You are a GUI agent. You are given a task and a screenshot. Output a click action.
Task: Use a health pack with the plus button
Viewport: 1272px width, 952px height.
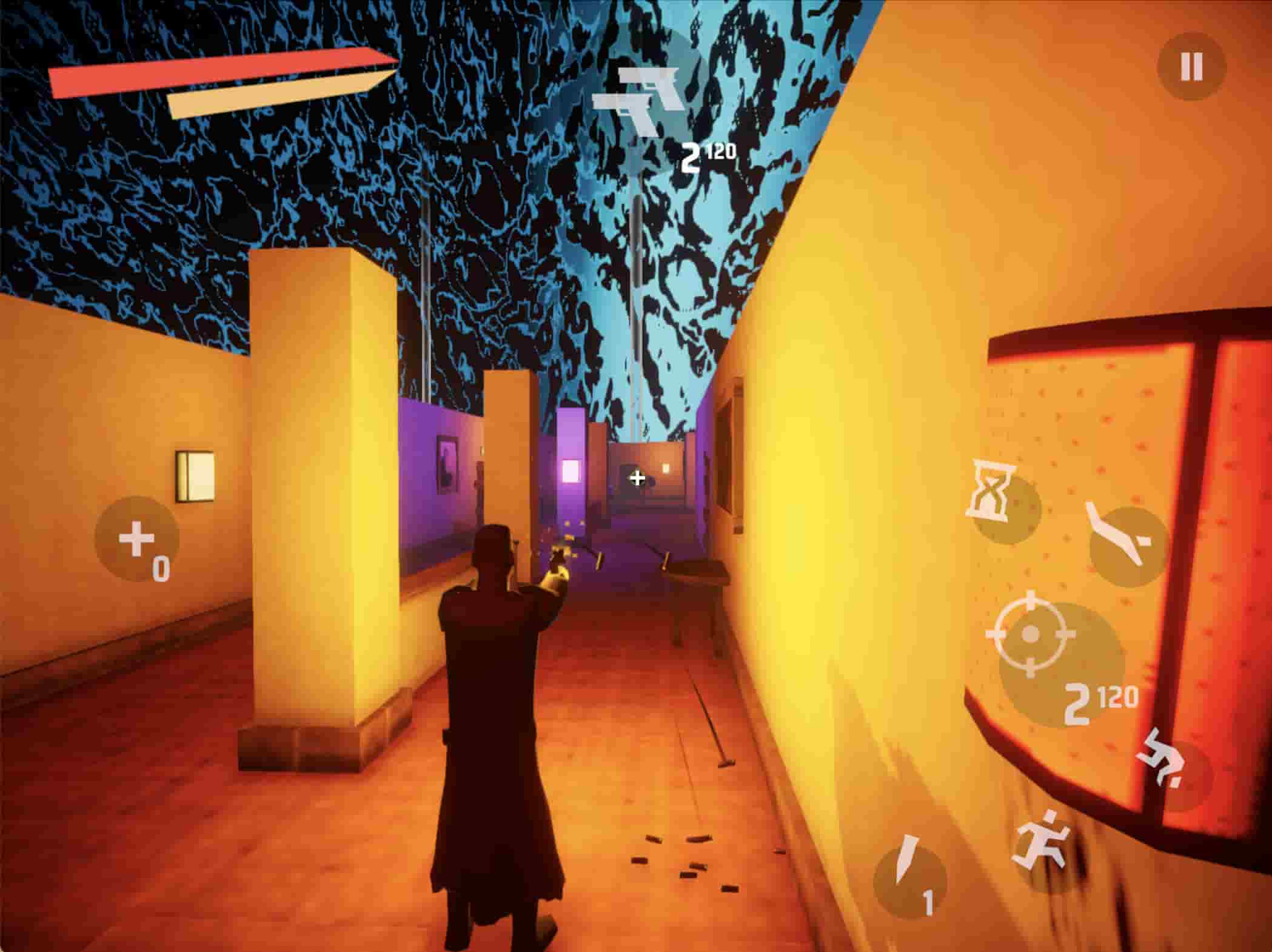pyautogui.click(x=137, y=539)
